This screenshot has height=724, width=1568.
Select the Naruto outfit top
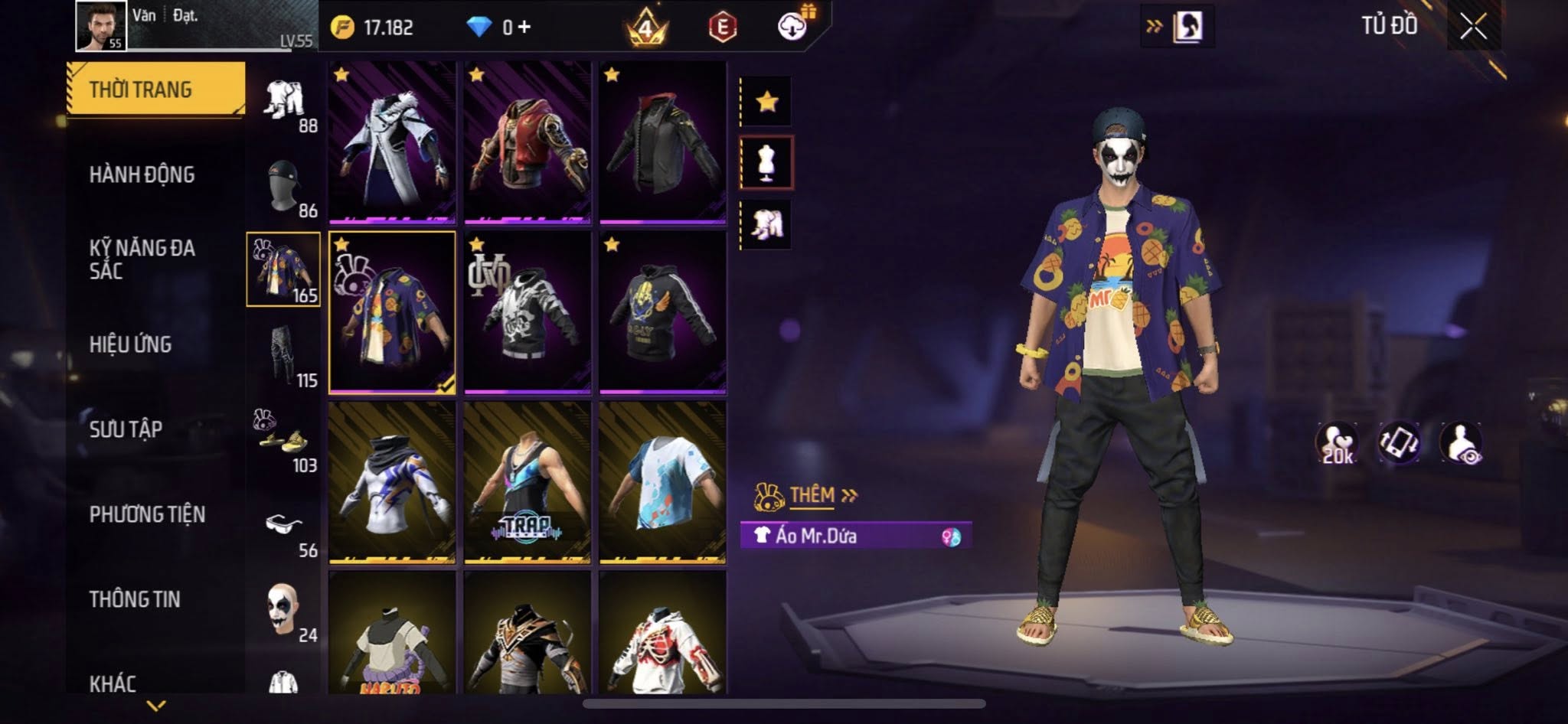point(392,635)
